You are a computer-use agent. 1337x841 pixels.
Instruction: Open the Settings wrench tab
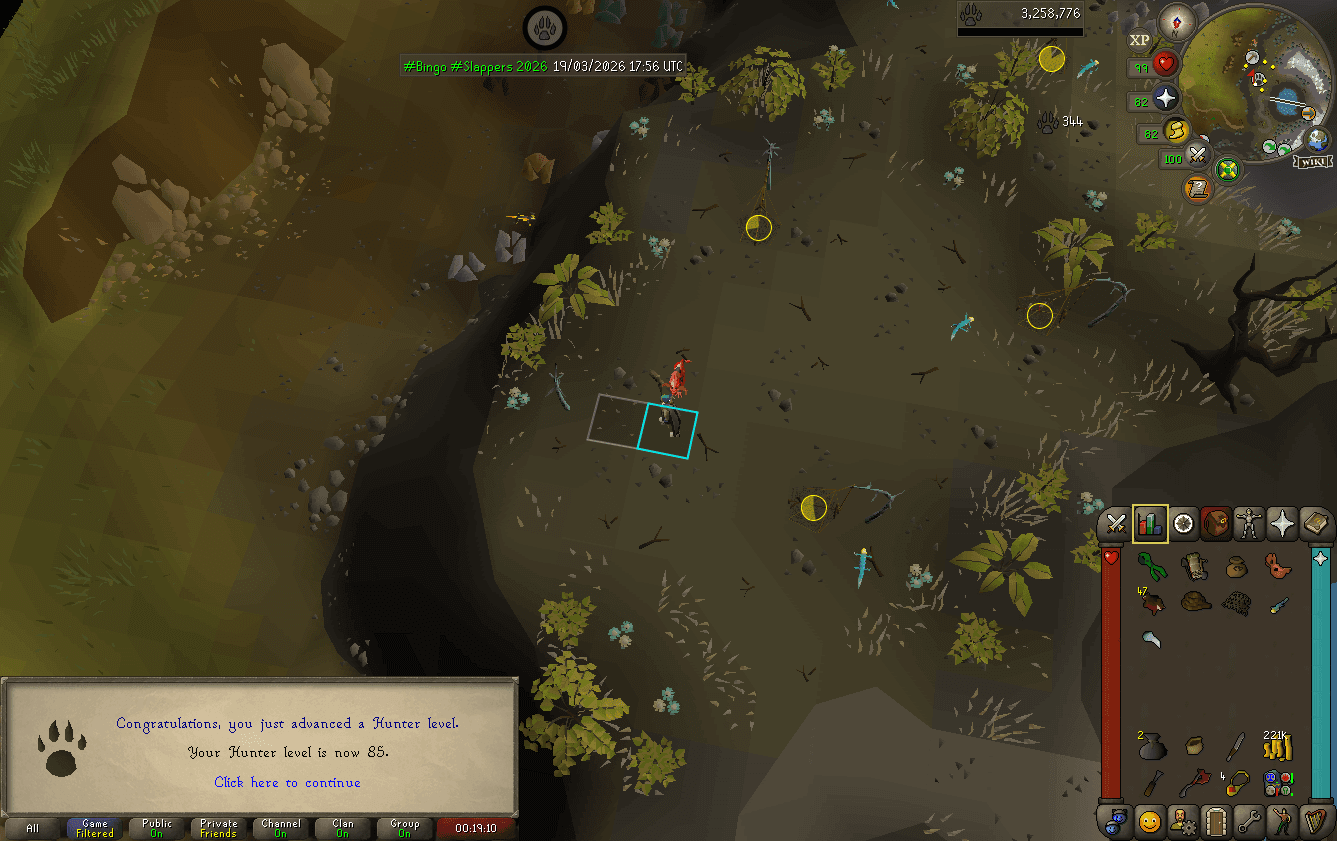[1249, 822]
